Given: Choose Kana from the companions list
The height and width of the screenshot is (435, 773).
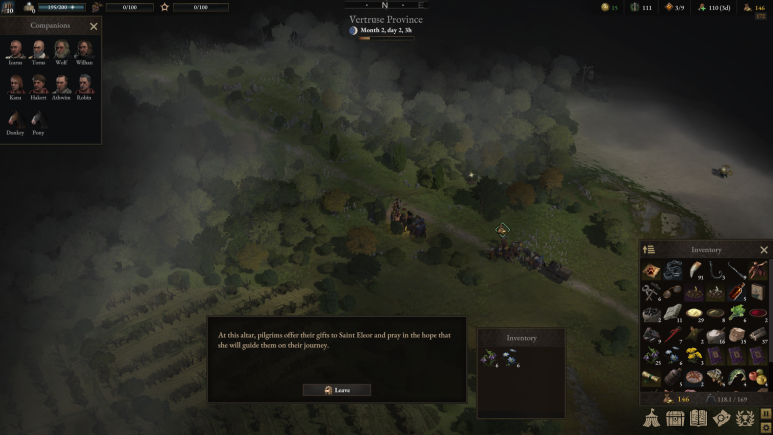Looking at the screenshot, I should [x=15, y=84].
